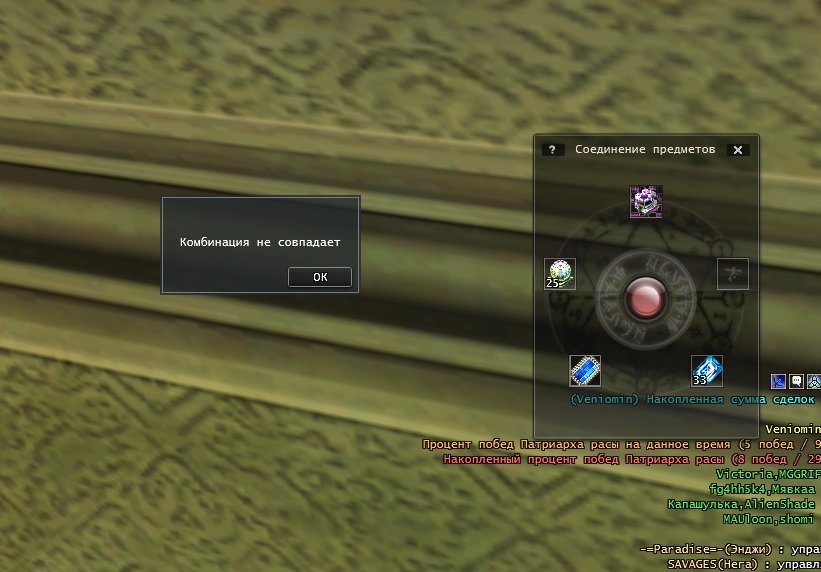Select the green orb stack of 25

tap(560, 273)
